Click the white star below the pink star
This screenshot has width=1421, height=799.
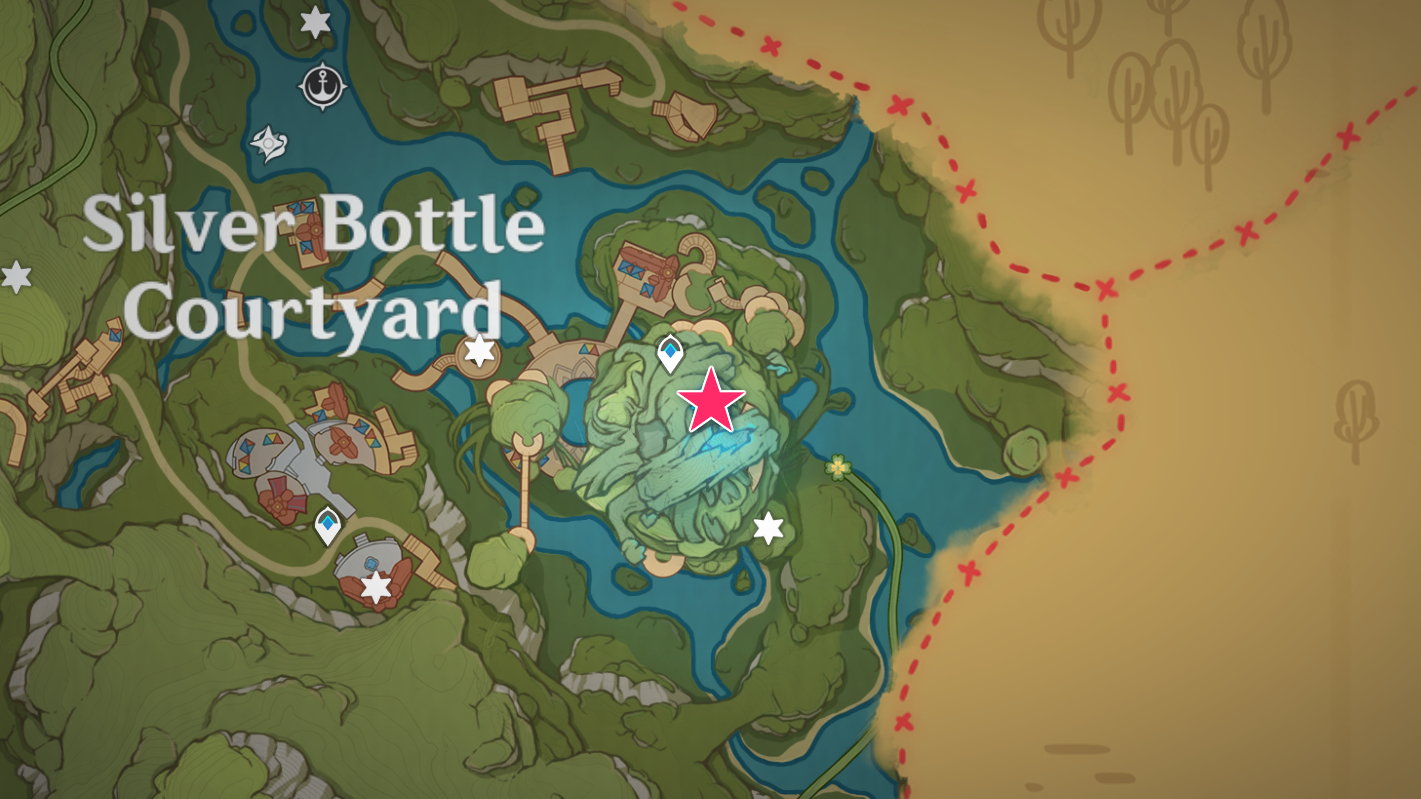coord(768,529)
